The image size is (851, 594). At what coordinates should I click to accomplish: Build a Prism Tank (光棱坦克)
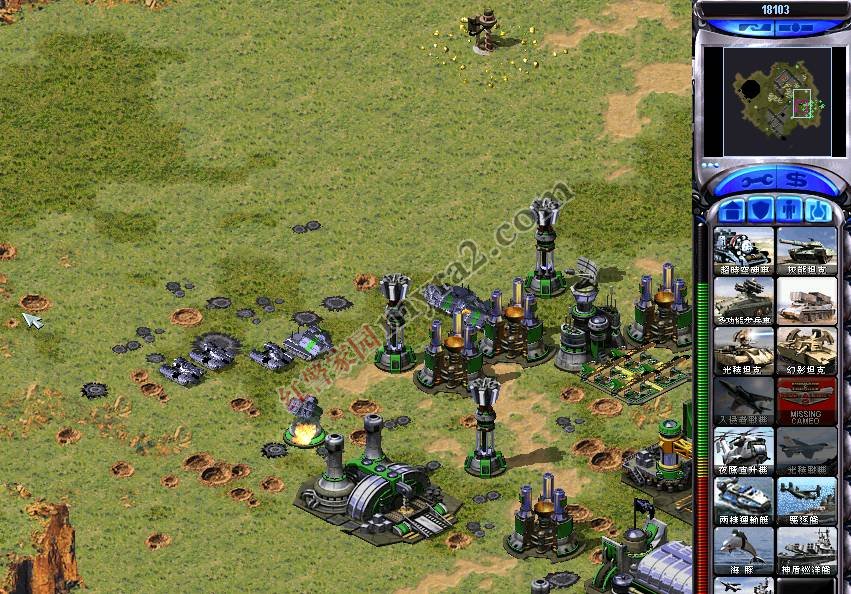pos(743,351)
